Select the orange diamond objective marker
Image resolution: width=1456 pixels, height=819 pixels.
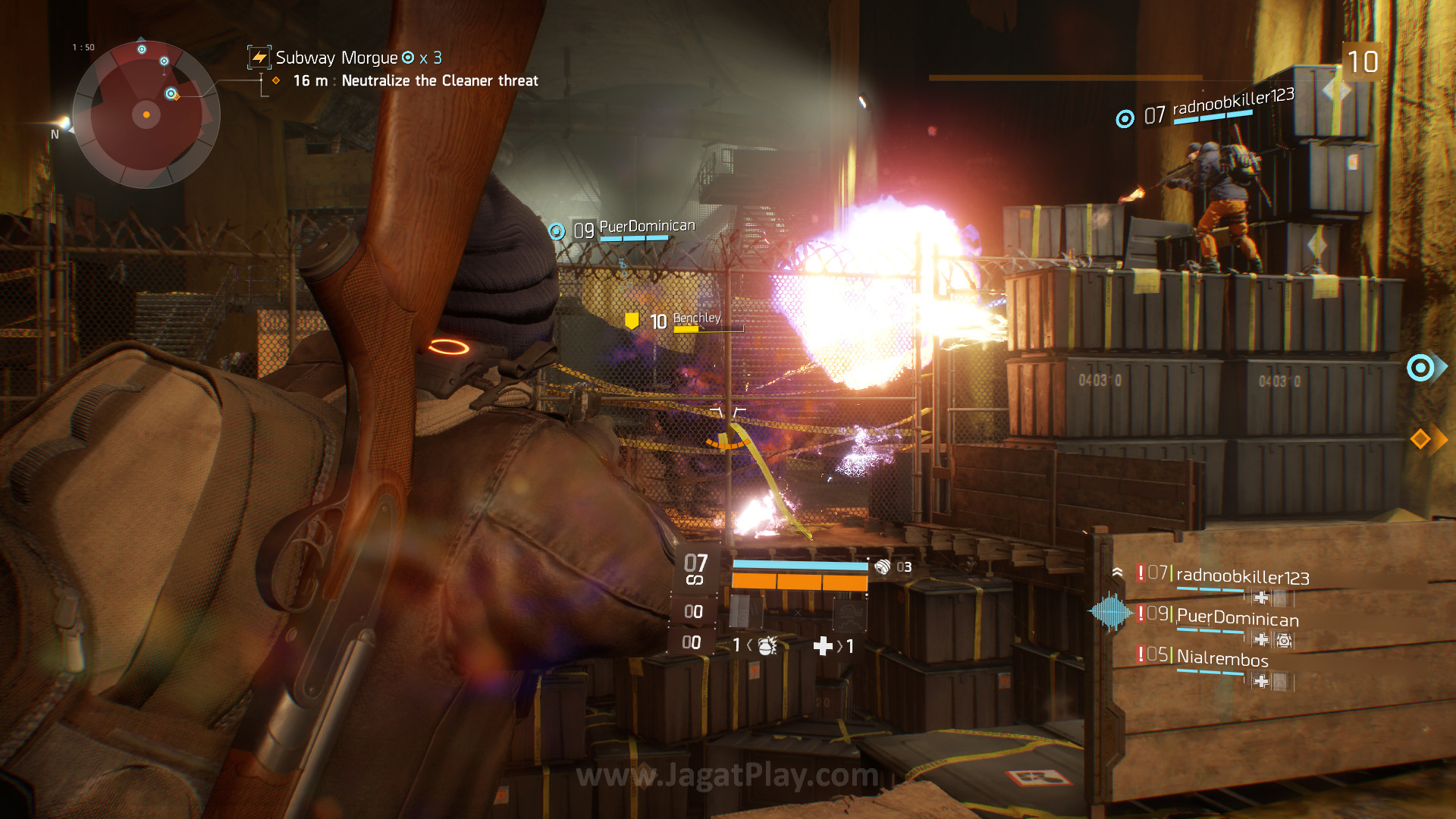pos(1421,438)
